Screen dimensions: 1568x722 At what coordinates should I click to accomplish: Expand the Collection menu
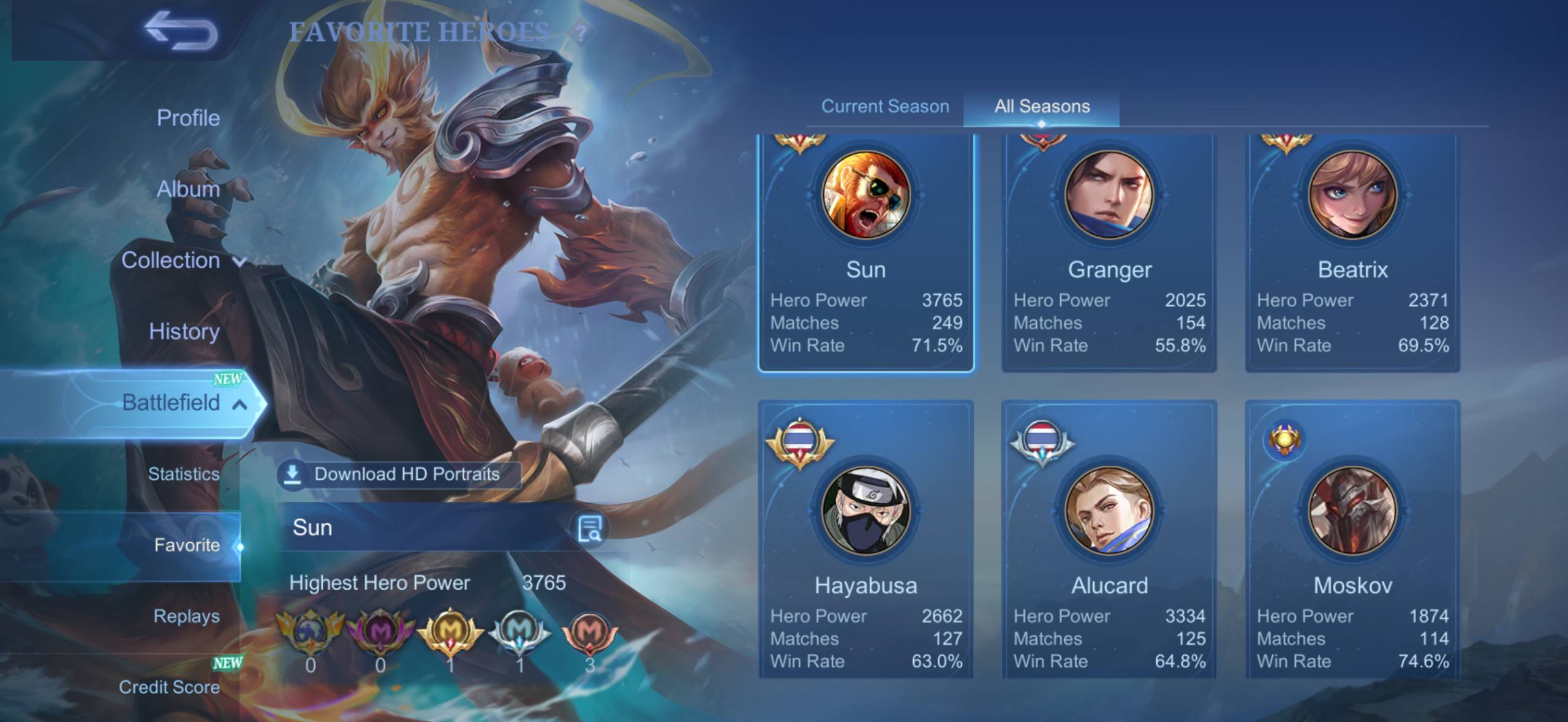tap(183, 260)
